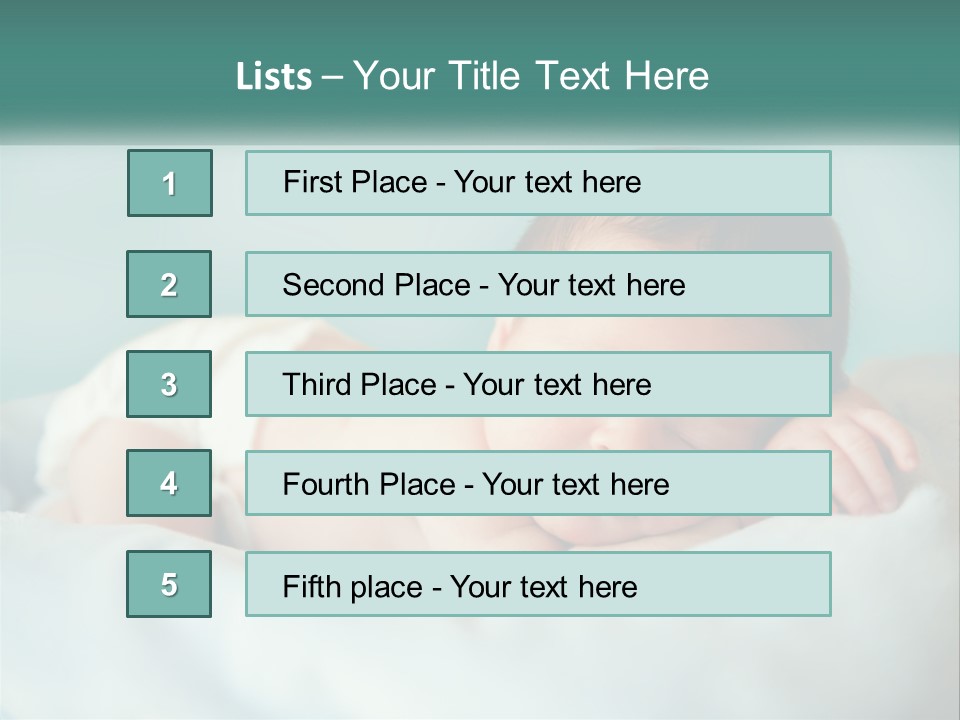Choose the Second Place text row
The image size is (960, 720).
tap(538, 284)
